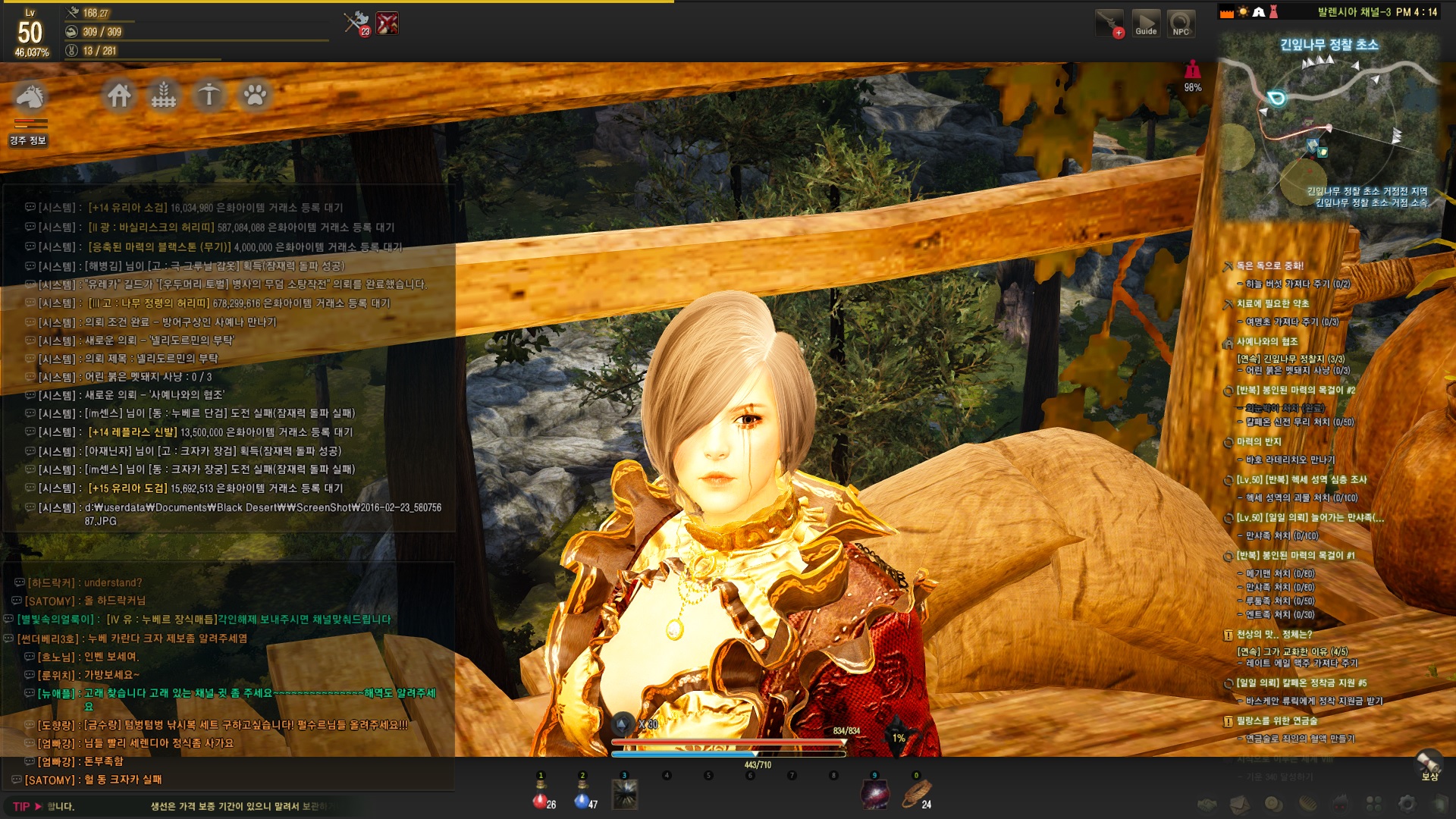
Task: Open the garden fence icon
Action: click(x=164, y=96)
